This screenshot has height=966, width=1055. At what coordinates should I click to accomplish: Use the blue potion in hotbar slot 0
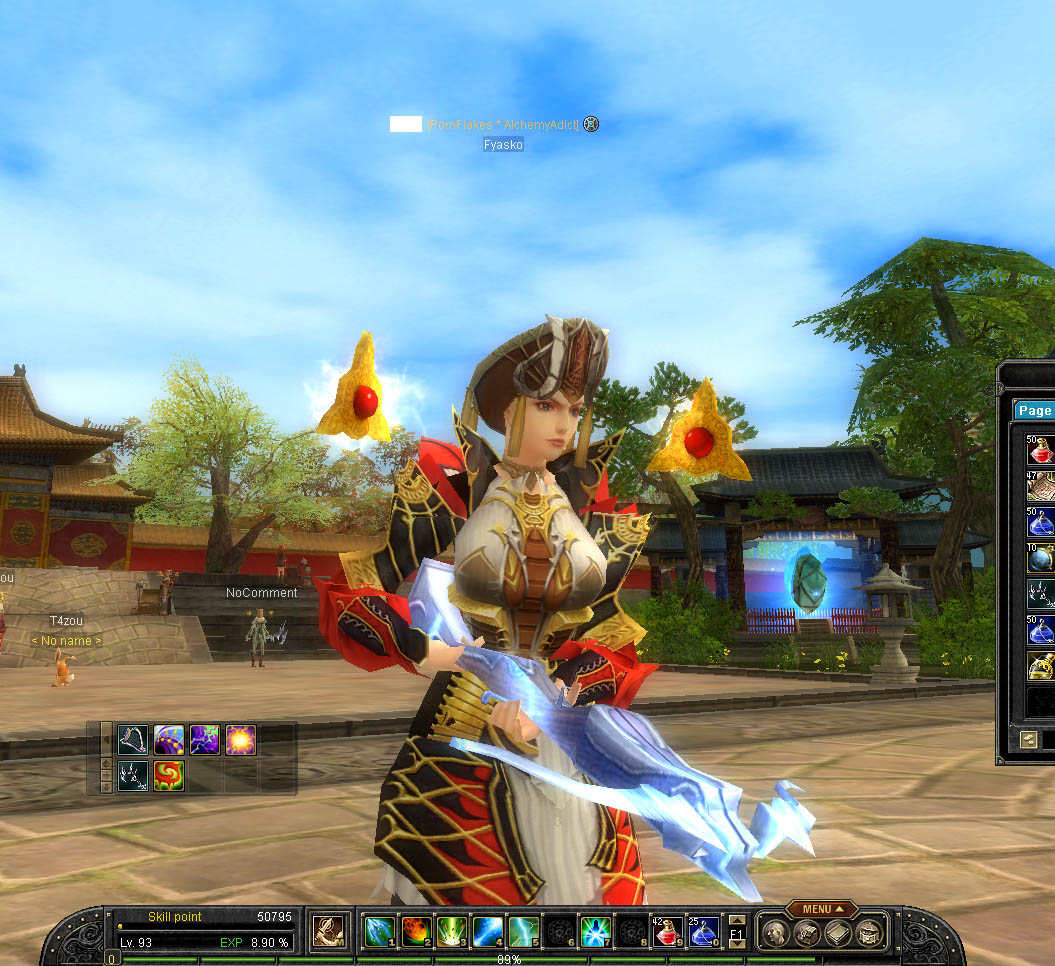coord(702,932)
